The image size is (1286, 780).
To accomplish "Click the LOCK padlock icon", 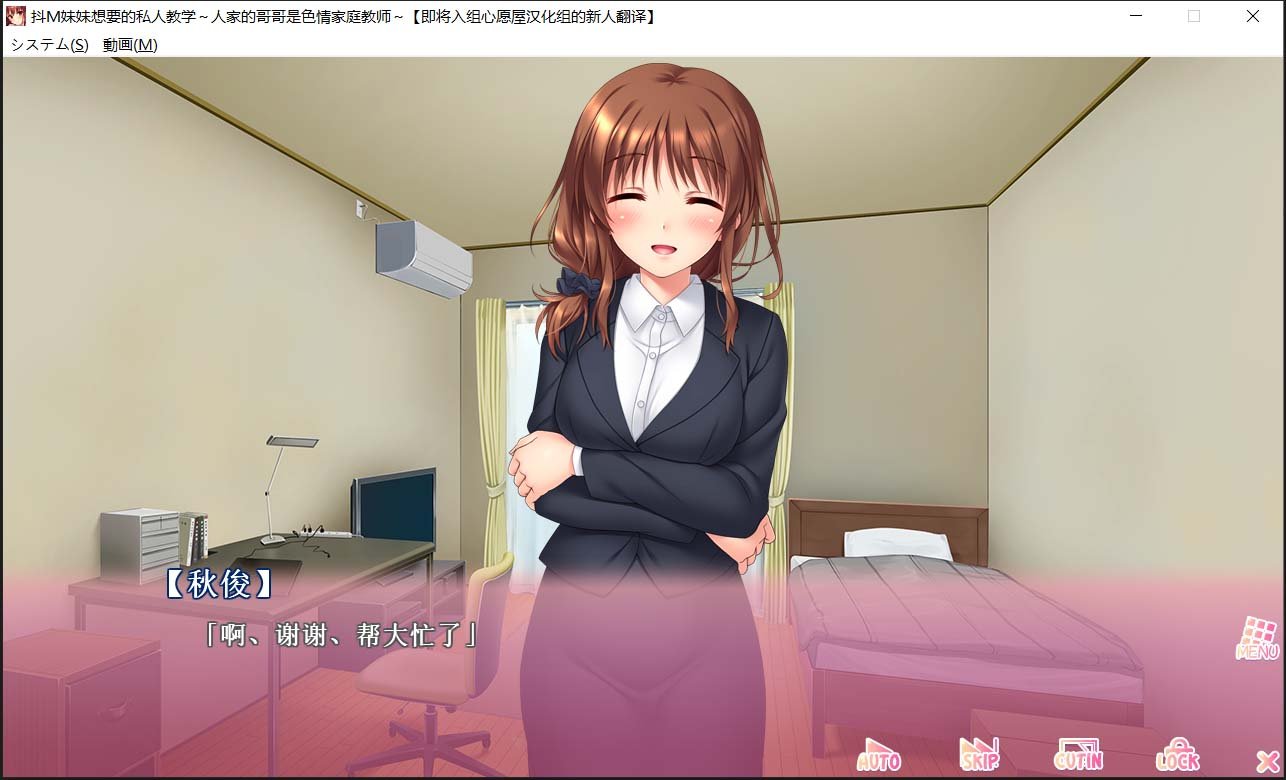I will (x=1178, y=752).
